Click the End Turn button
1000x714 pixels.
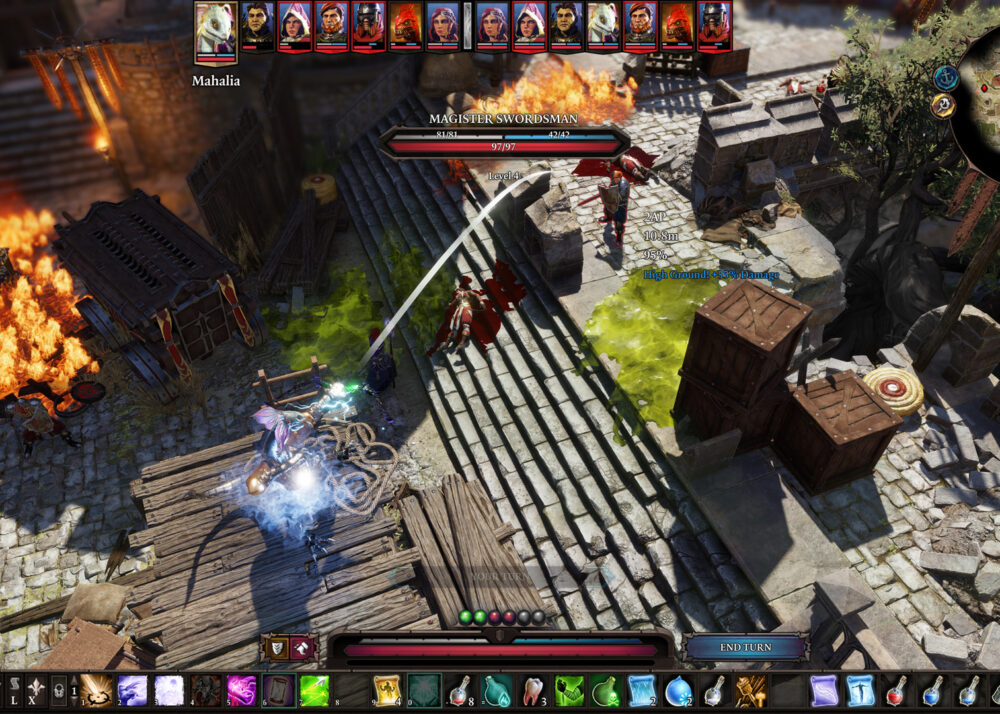745,647
